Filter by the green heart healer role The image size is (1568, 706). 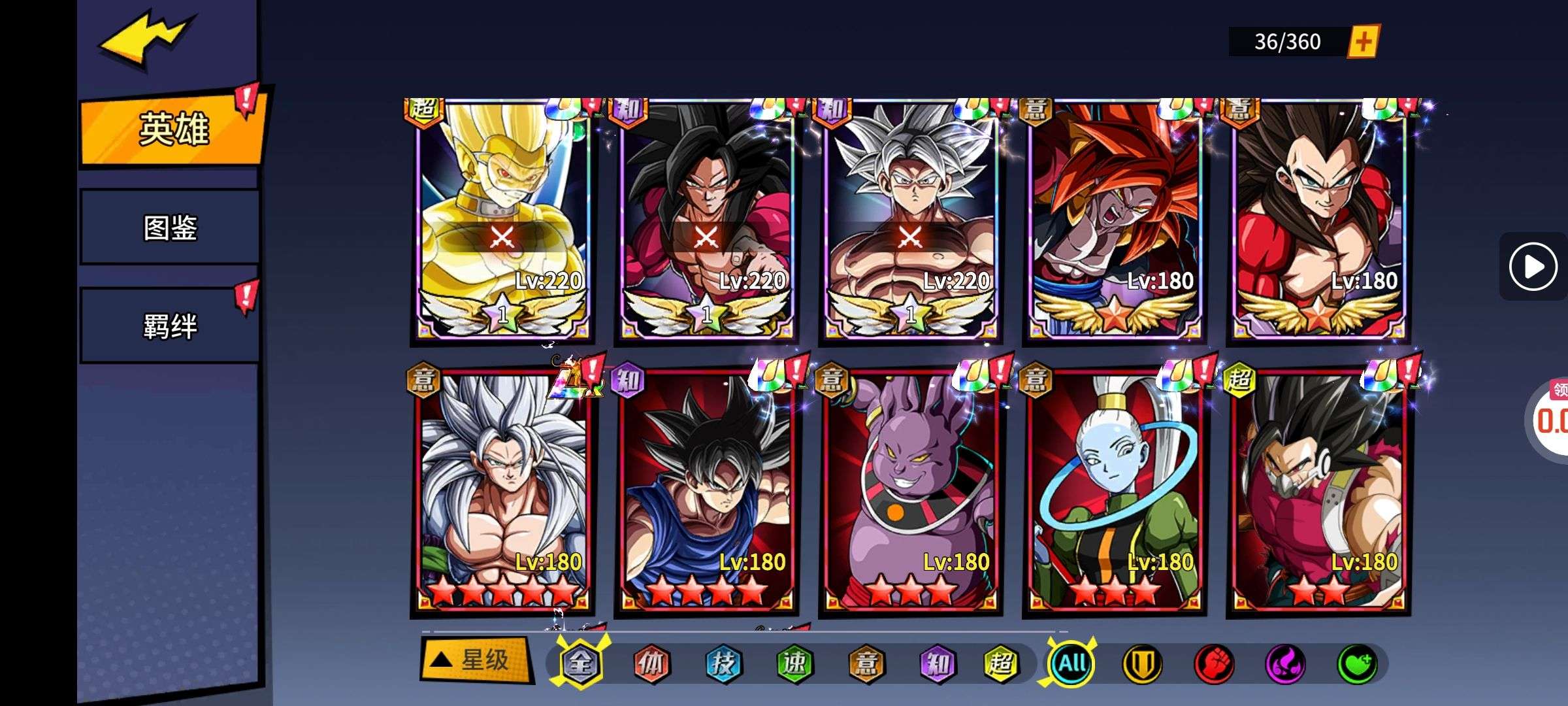coord(1357,664)
